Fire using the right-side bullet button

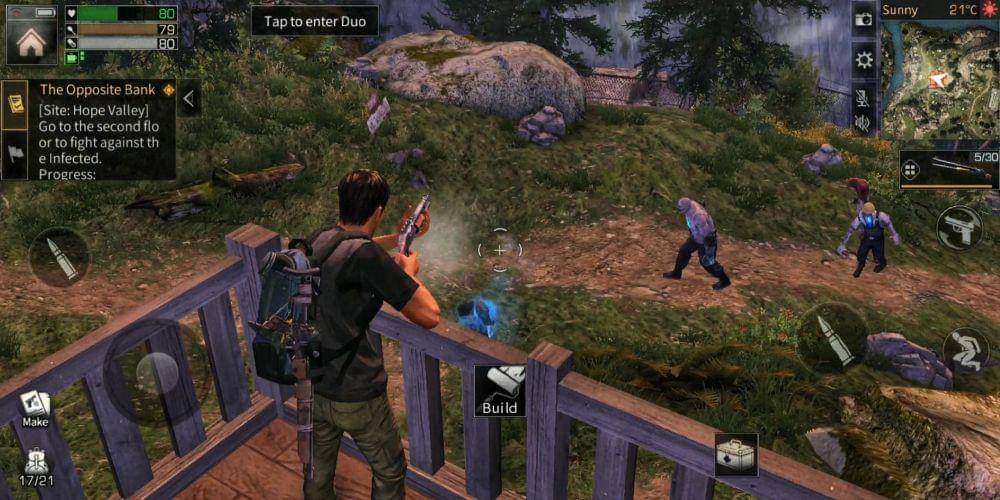coord(832,337)
